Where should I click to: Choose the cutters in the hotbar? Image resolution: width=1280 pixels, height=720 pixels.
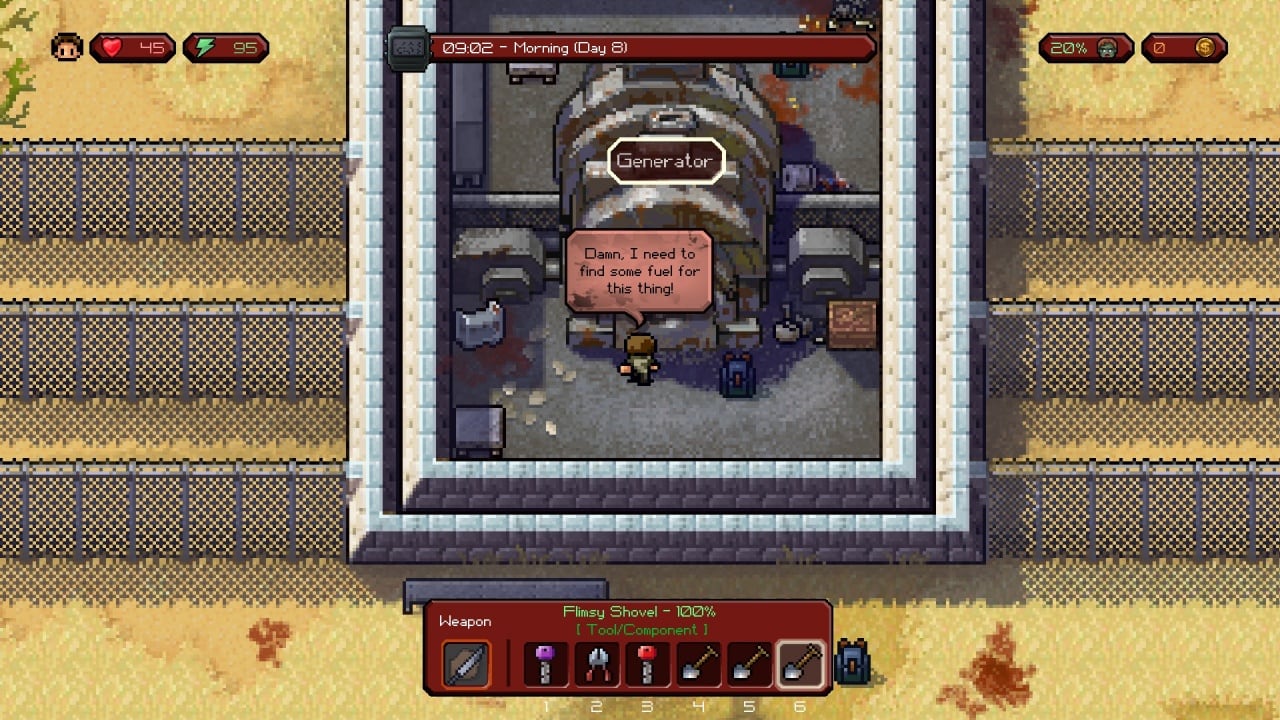[597, 665]
